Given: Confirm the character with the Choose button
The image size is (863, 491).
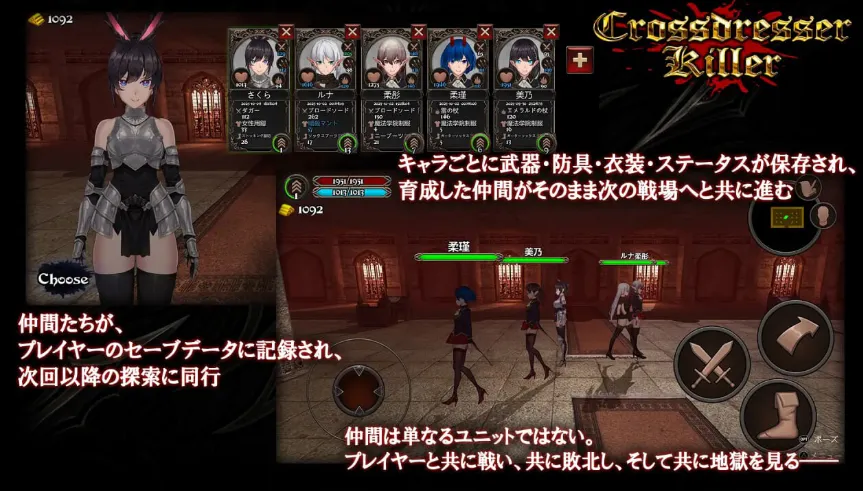Looking at the screenshot, I should (x=64, y=278).
